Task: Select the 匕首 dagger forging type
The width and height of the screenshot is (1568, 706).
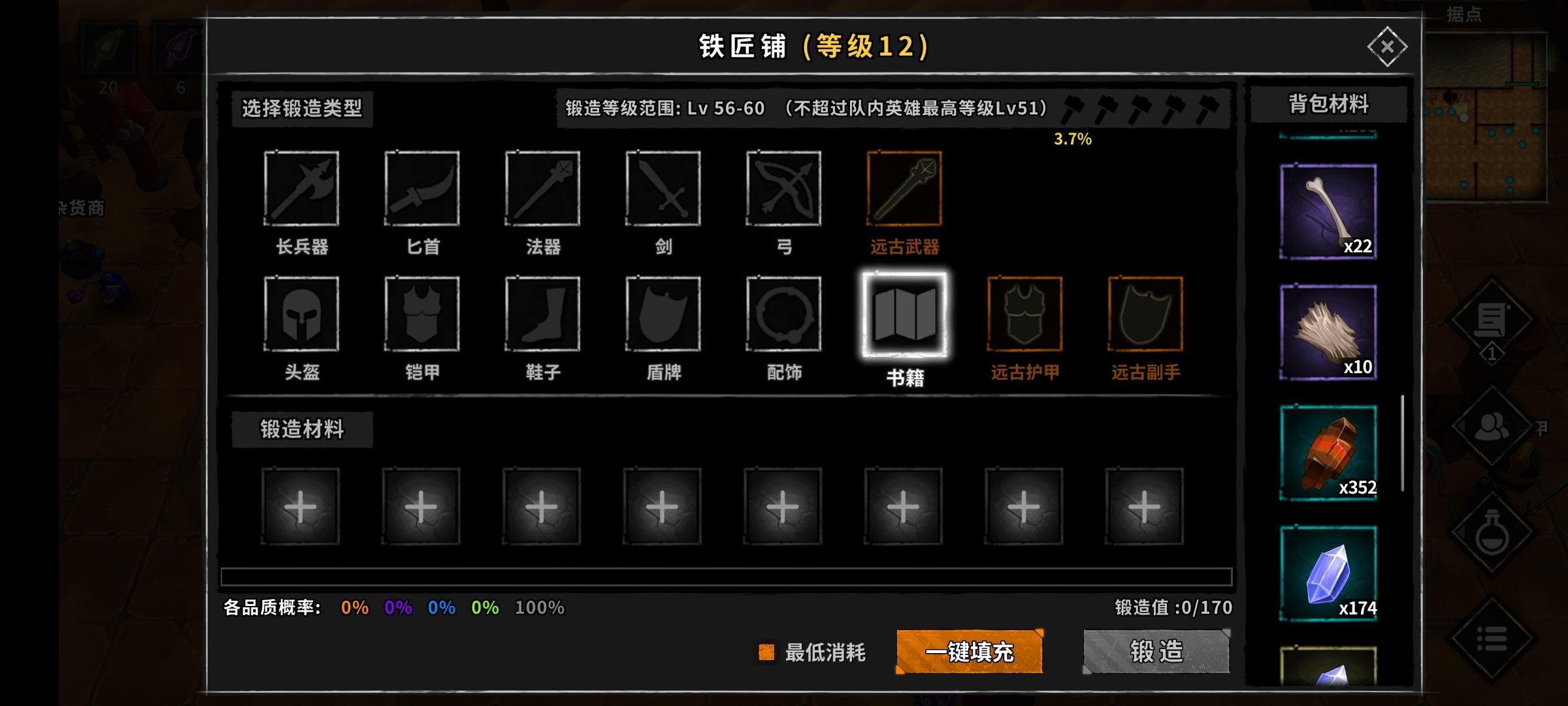Action: click(x=422, y=190)
